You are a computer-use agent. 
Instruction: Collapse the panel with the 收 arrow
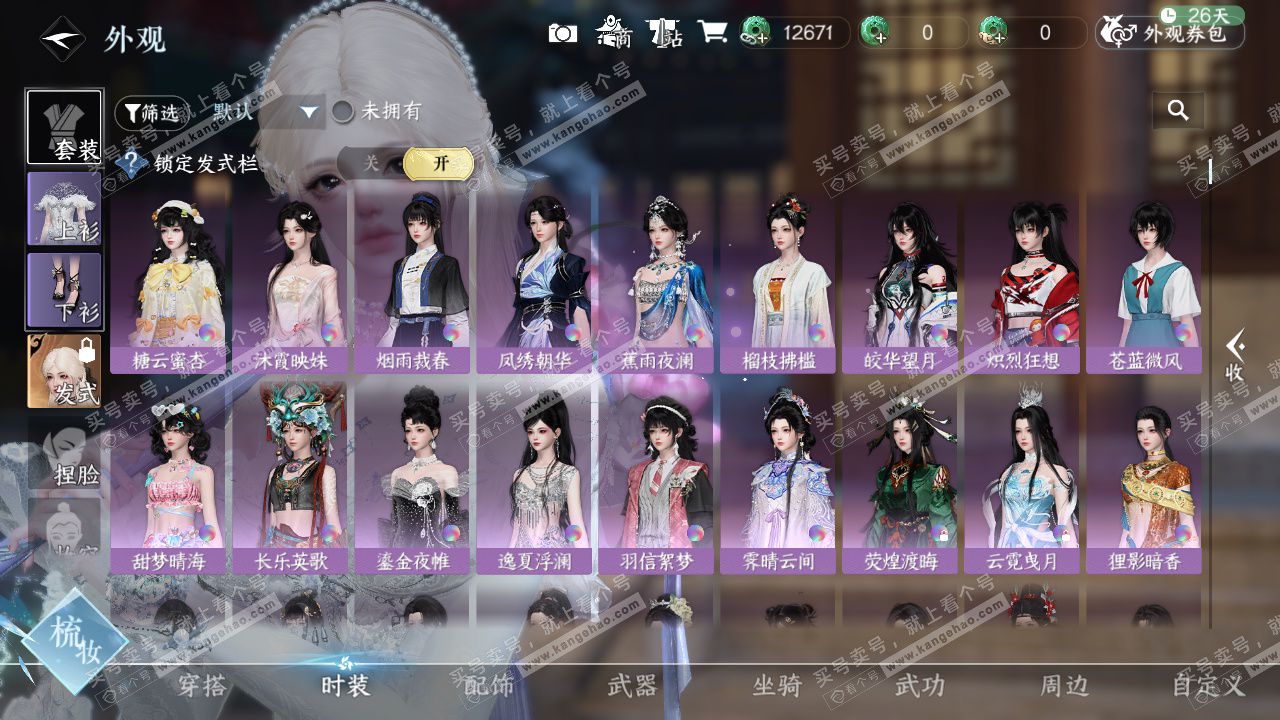(1235, 357)
